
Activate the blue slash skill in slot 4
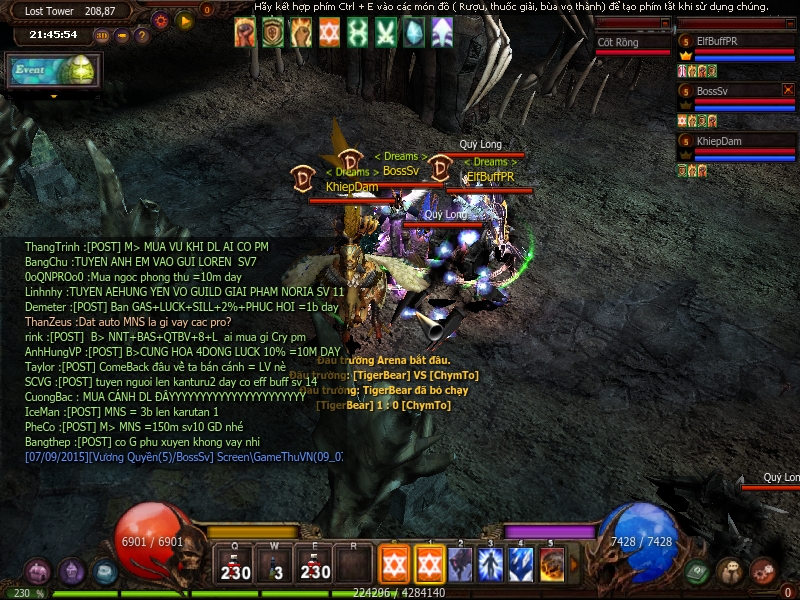tap(521, 564)
